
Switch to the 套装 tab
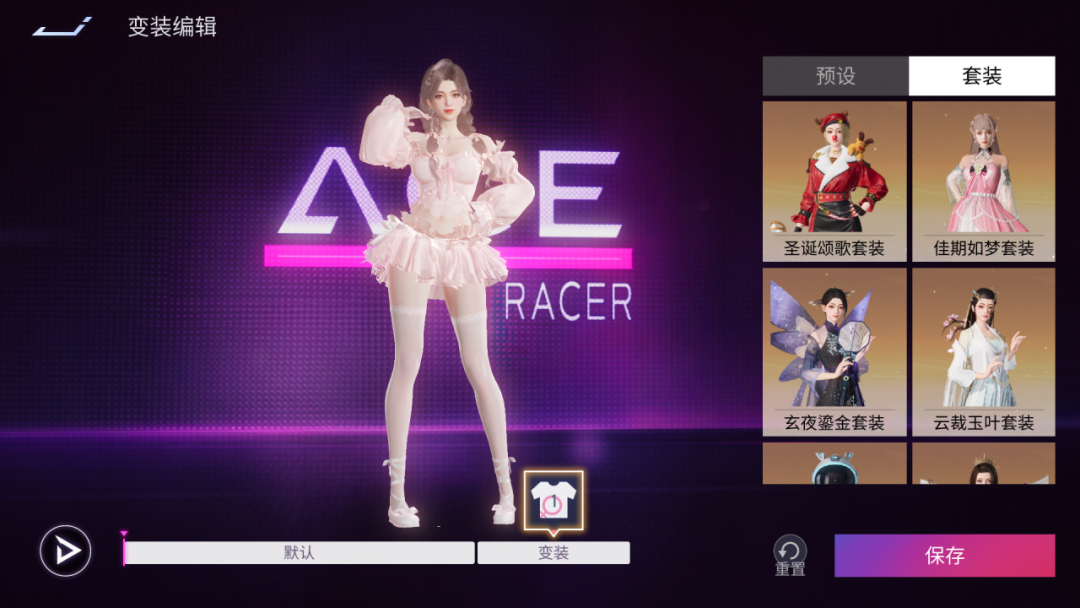point(981,76)
